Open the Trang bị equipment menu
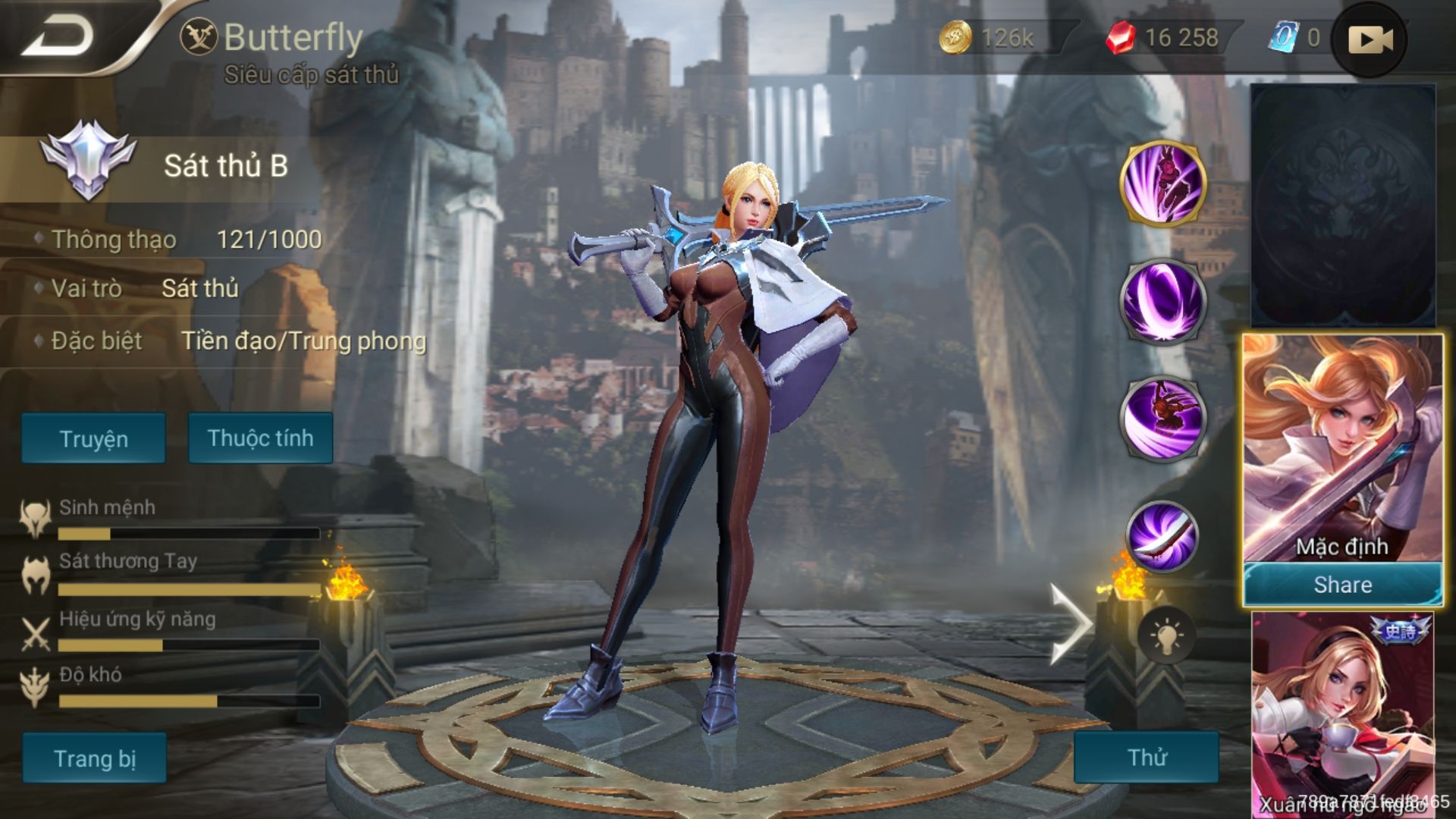Viewport: 1456px width, 819px height. 94,758
